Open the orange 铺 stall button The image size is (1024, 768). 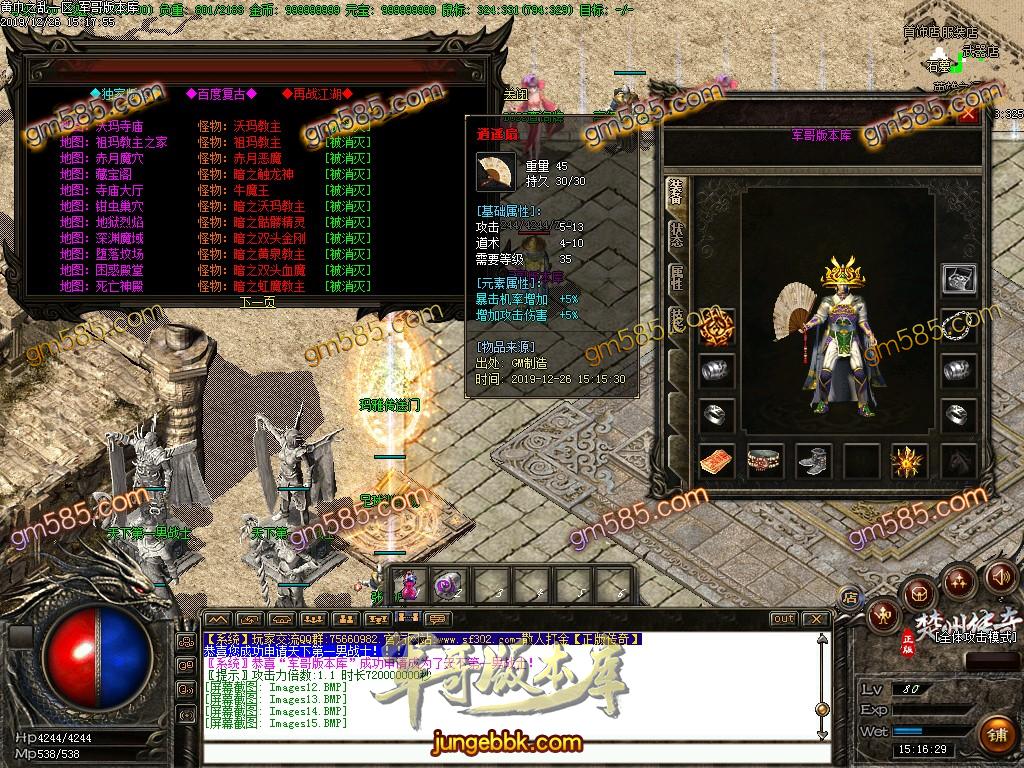tap(996, 735)
